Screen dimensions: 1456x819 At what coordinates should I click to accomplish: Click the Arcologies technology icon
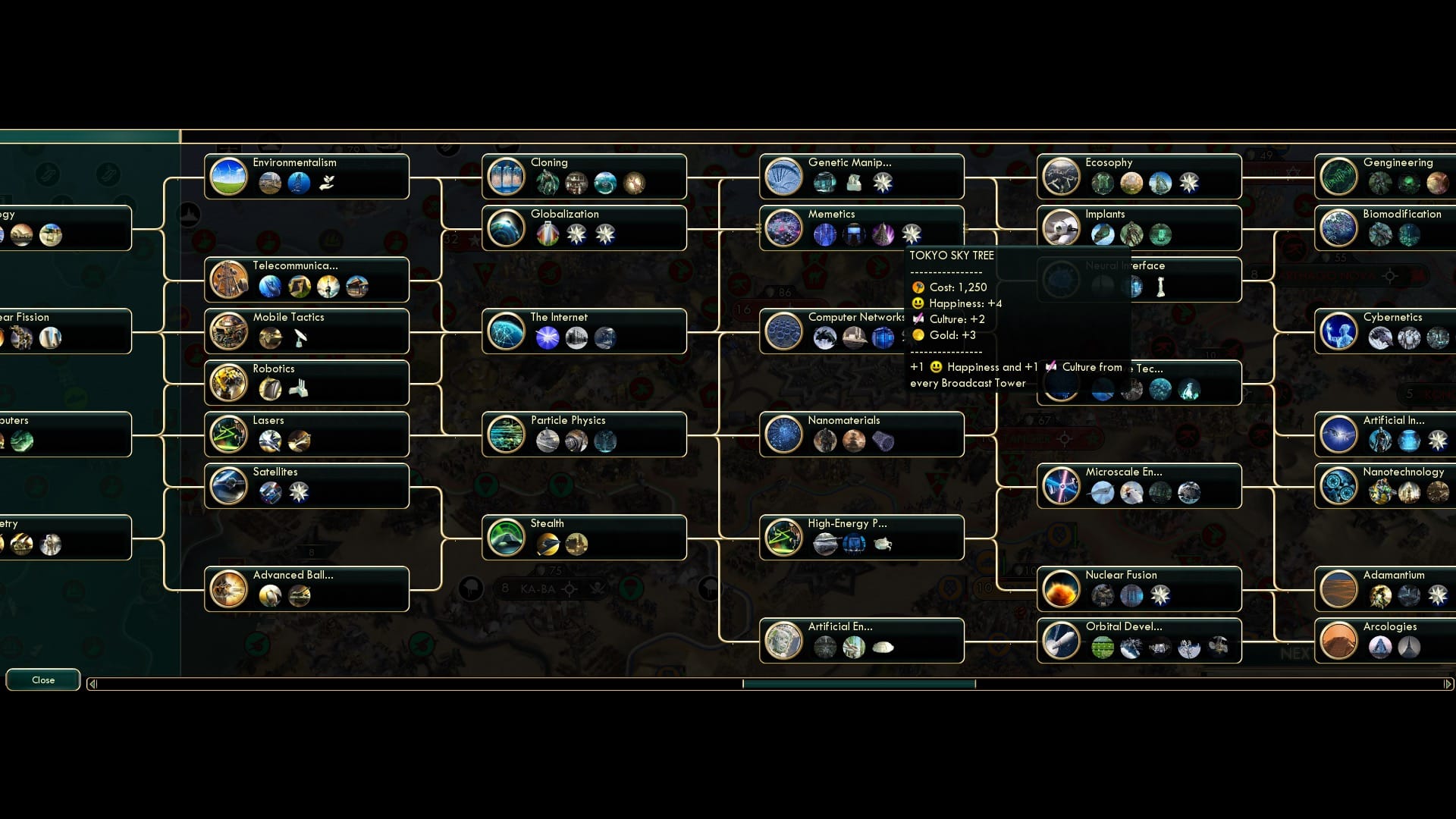pos(1339,641)
